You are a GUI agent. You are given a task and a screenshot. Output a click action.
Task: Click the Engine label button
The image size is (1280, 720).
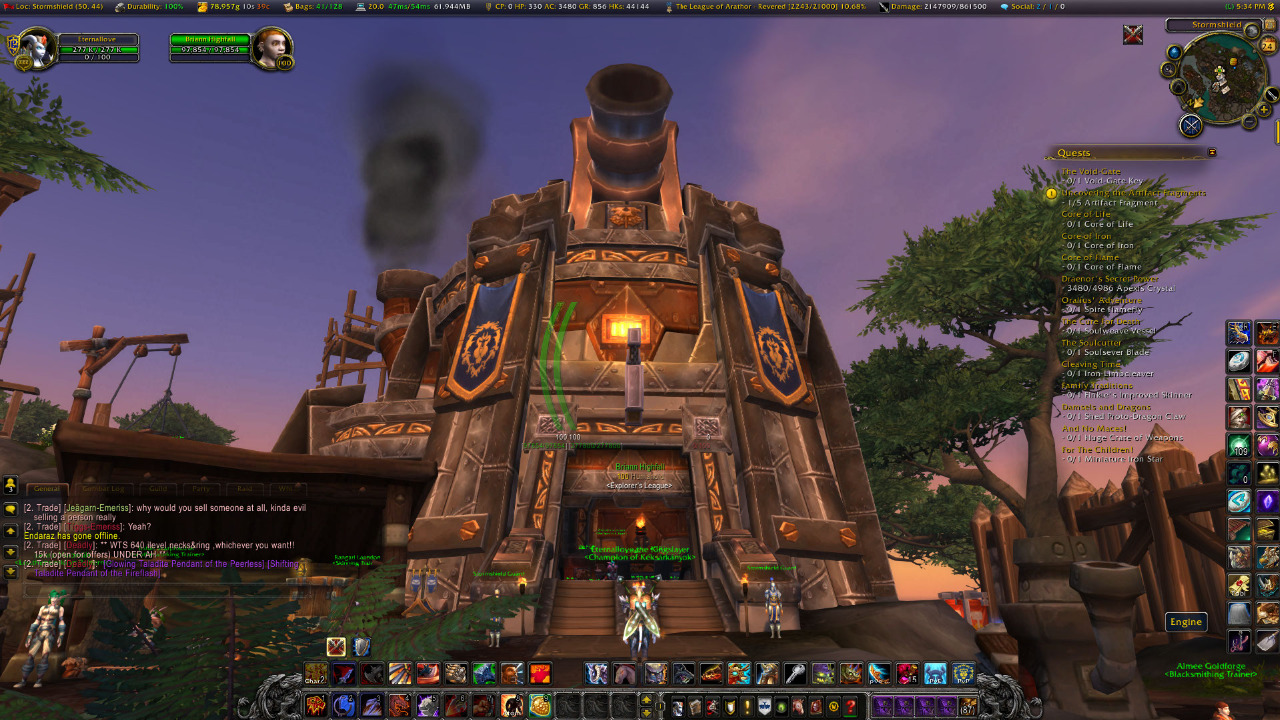(1186, 622)
